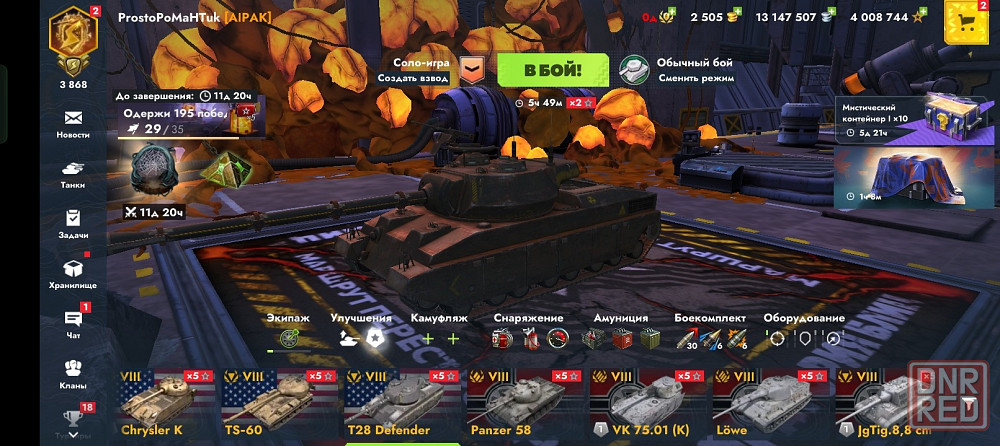Go to the Танки tanks menu
This screenshot has width=1000, height=446.
tap(73, 174)
